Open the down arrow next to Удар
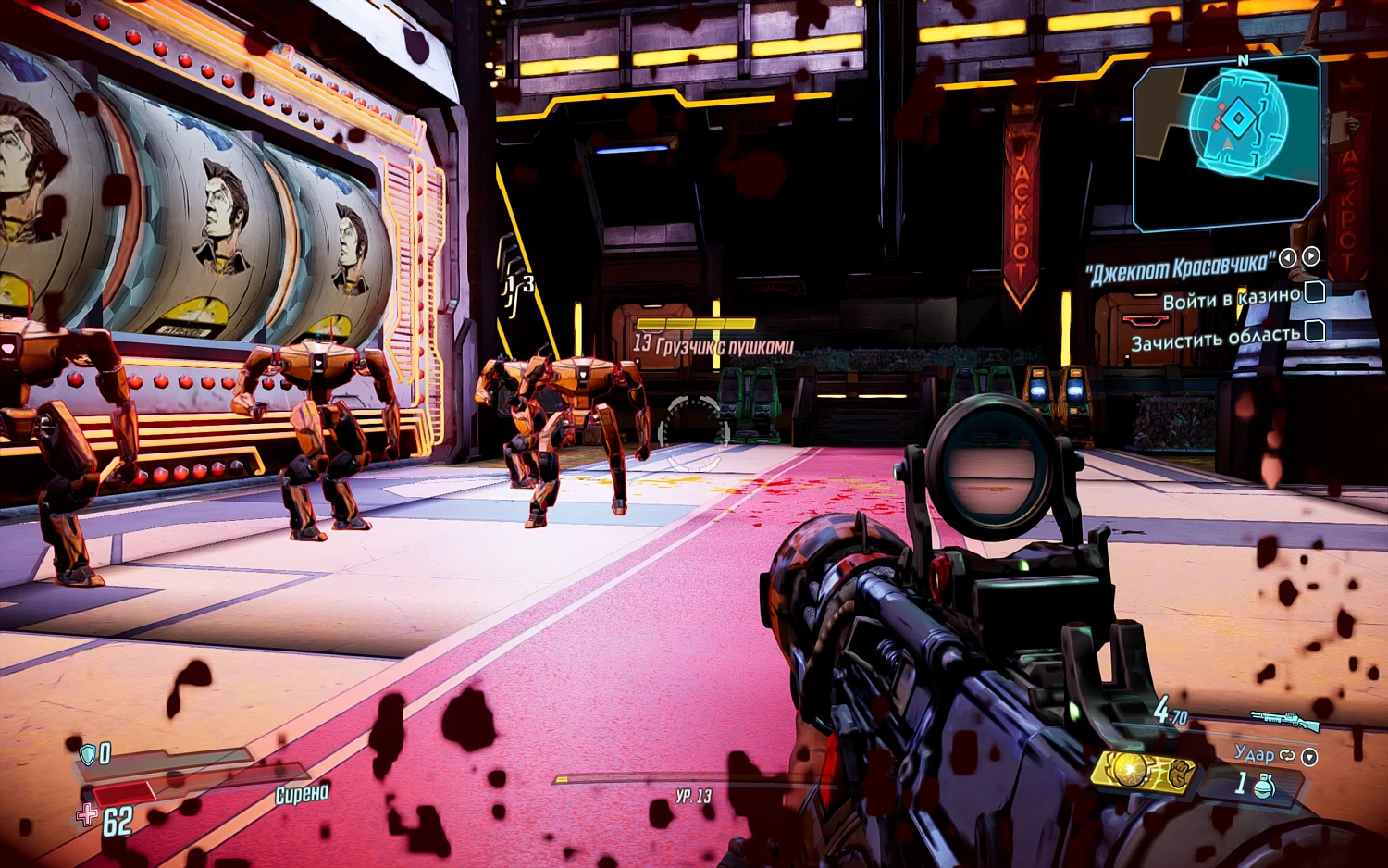This screenshot has width=1388, height=868. pos(1309,758)
